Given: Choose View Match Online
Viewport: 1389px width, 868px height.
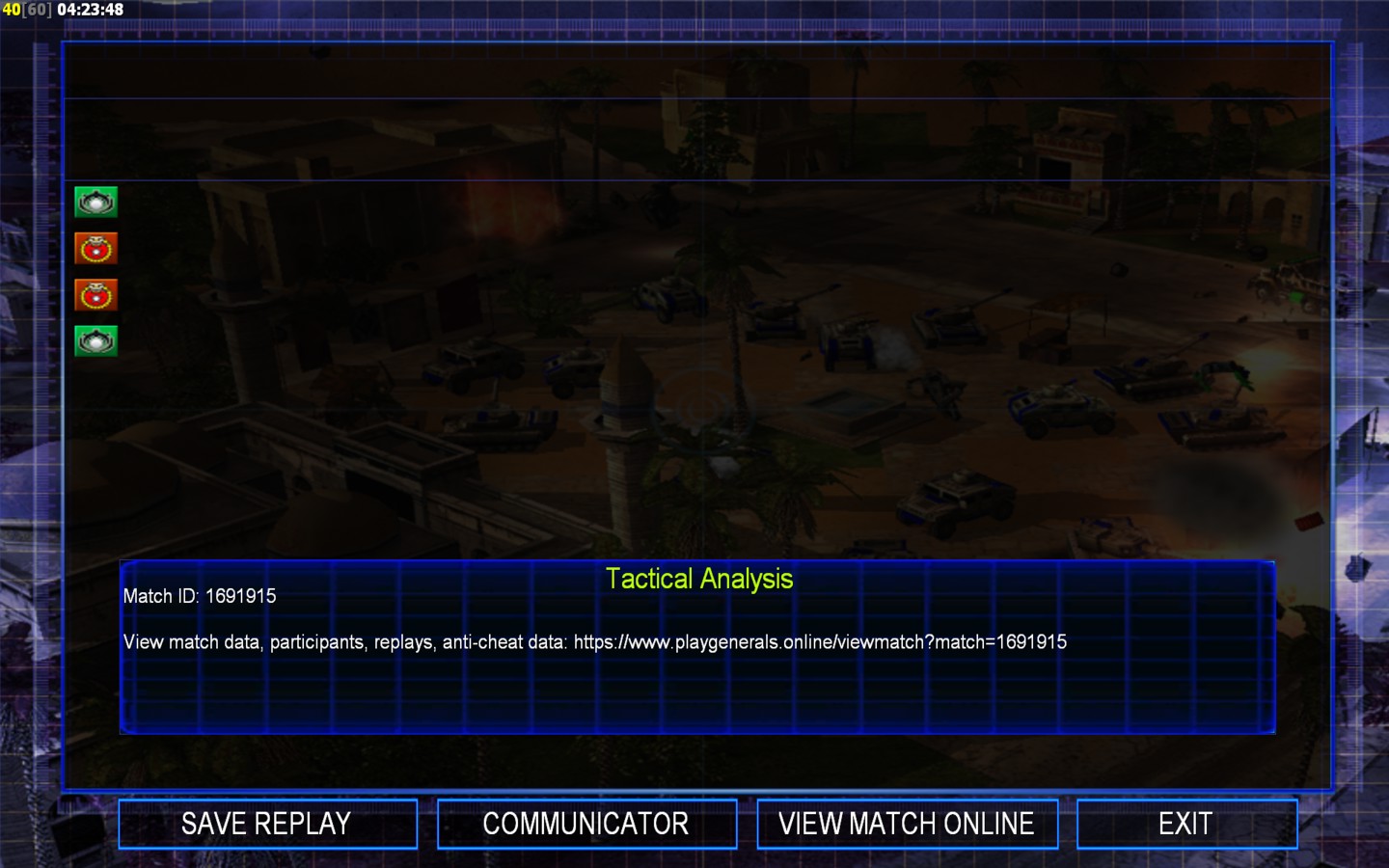Looking at the screenshot, I should [907, 824].
